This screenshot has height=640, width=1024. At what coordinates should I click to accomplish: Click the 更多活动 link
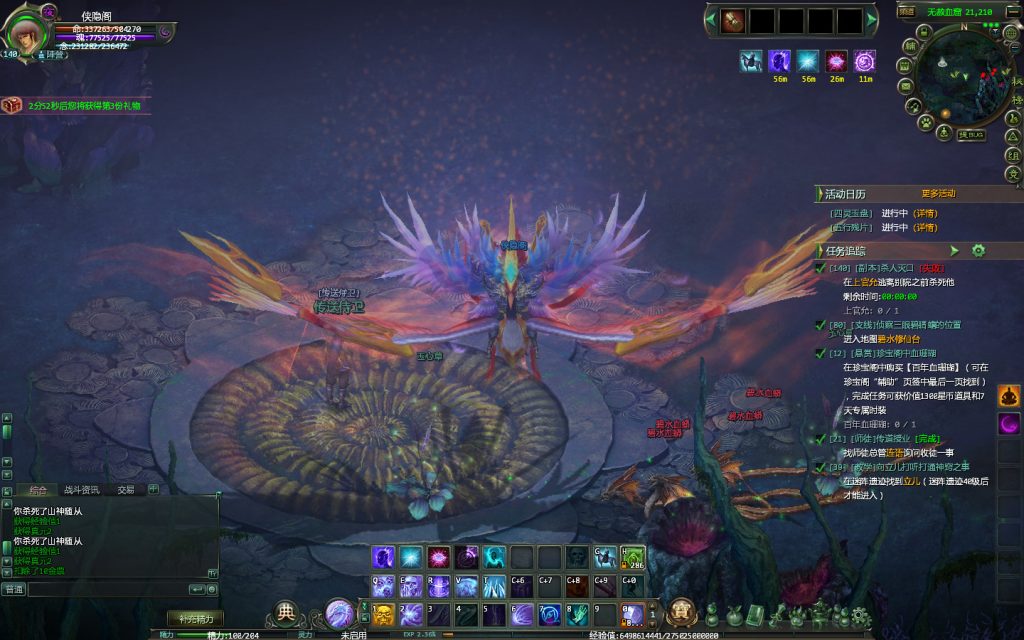point(938,193)
